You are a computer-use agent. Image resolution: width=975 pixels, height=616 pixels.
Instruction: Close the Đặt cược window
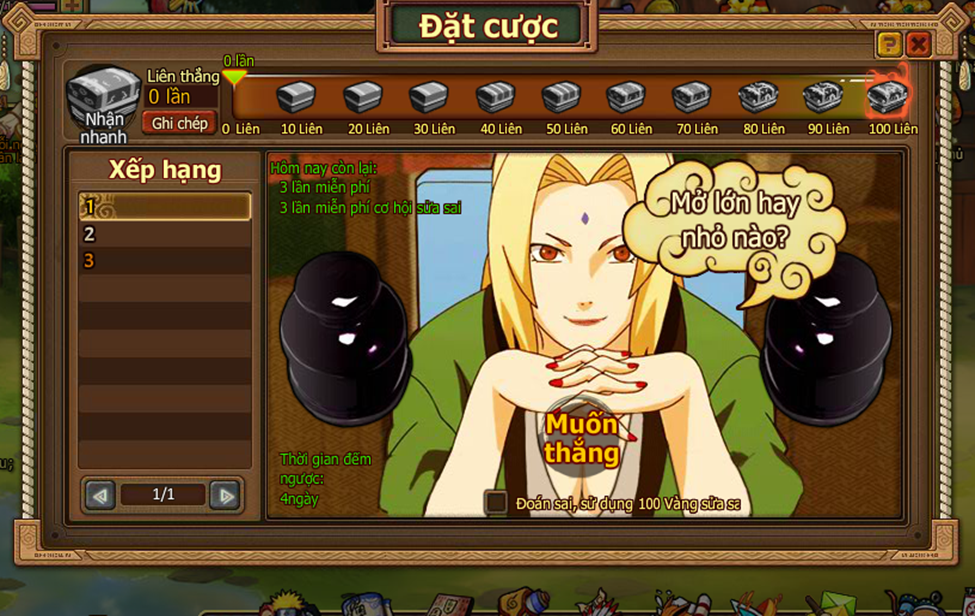point(918,44)
